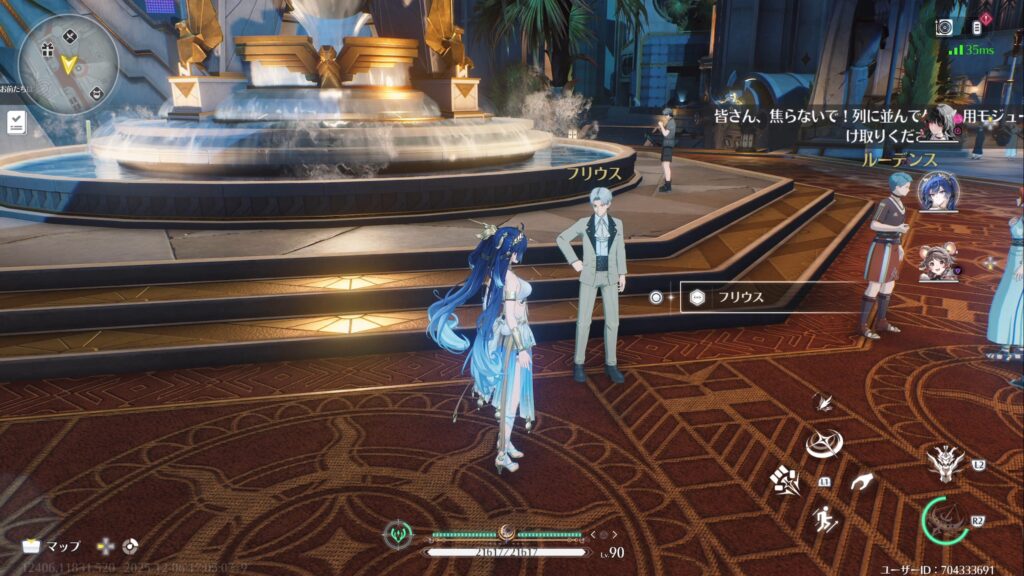Use the green-ringed bow skill icon

944,520
